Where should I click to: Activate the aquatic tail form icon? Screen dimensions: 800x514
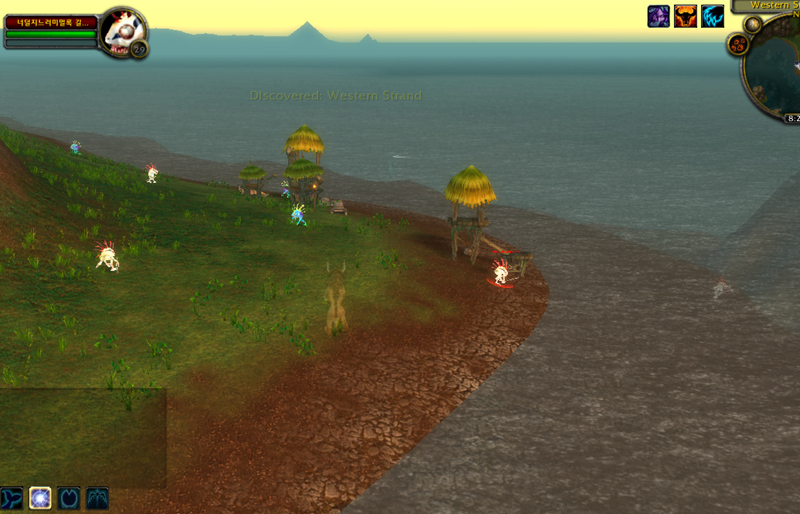click(x=12, y=497)
